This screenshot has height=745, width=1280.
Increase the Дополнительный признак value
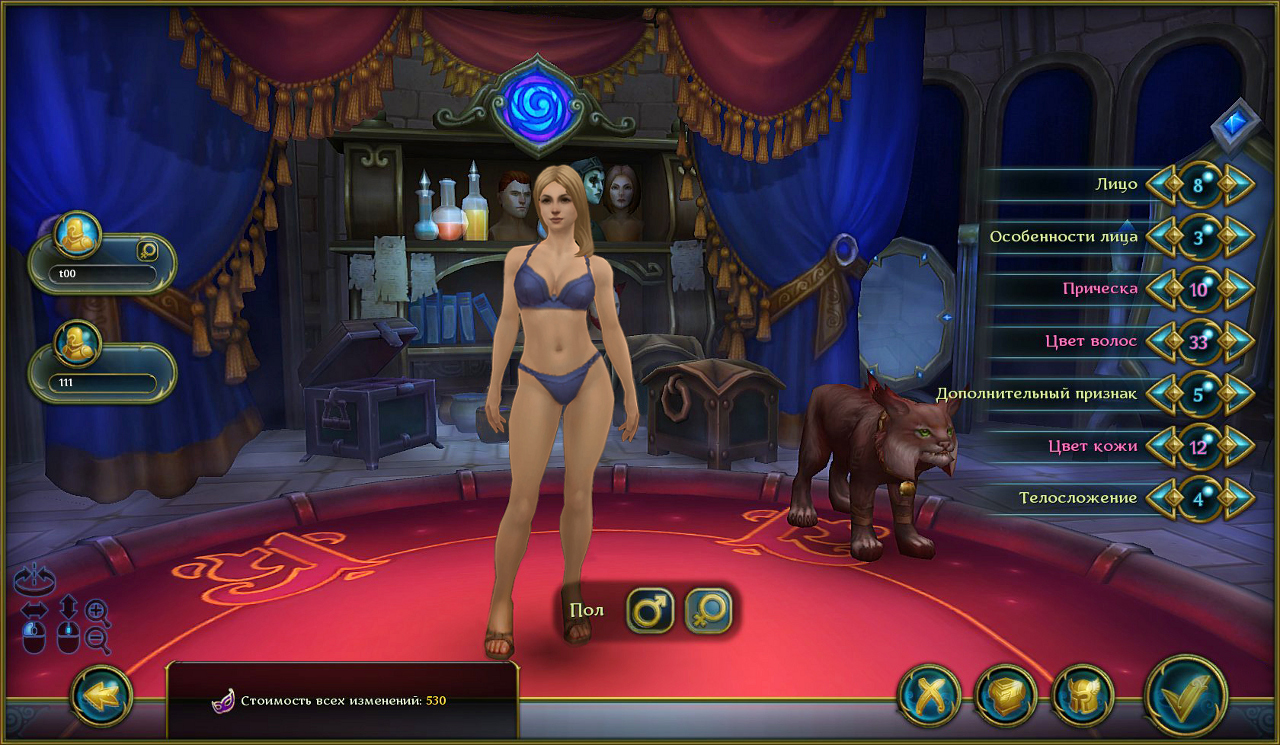coord(1238,393)
